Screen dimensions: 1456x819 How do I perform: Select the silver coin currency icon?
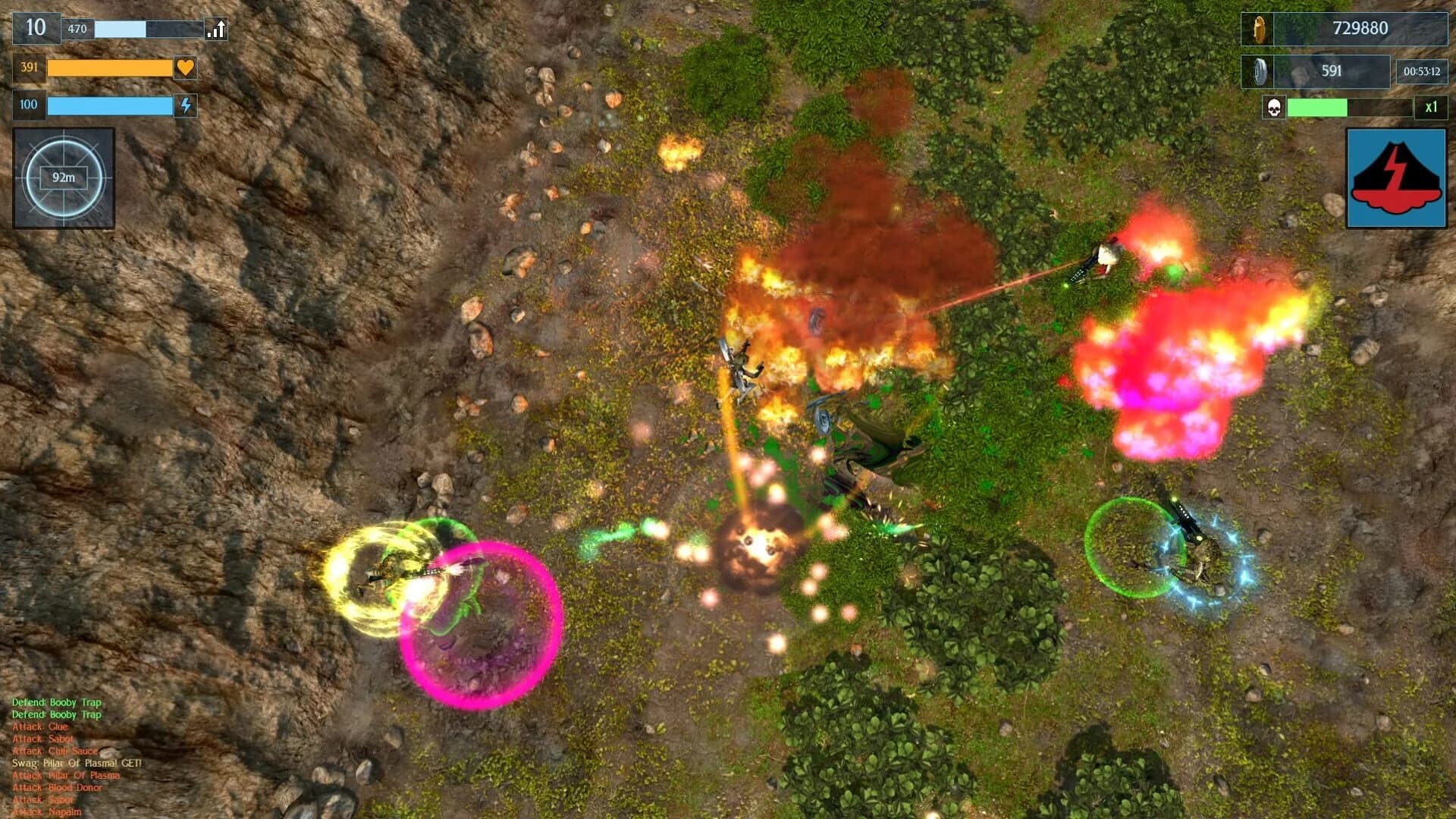pyautogui.click(x=1262, y=72)
